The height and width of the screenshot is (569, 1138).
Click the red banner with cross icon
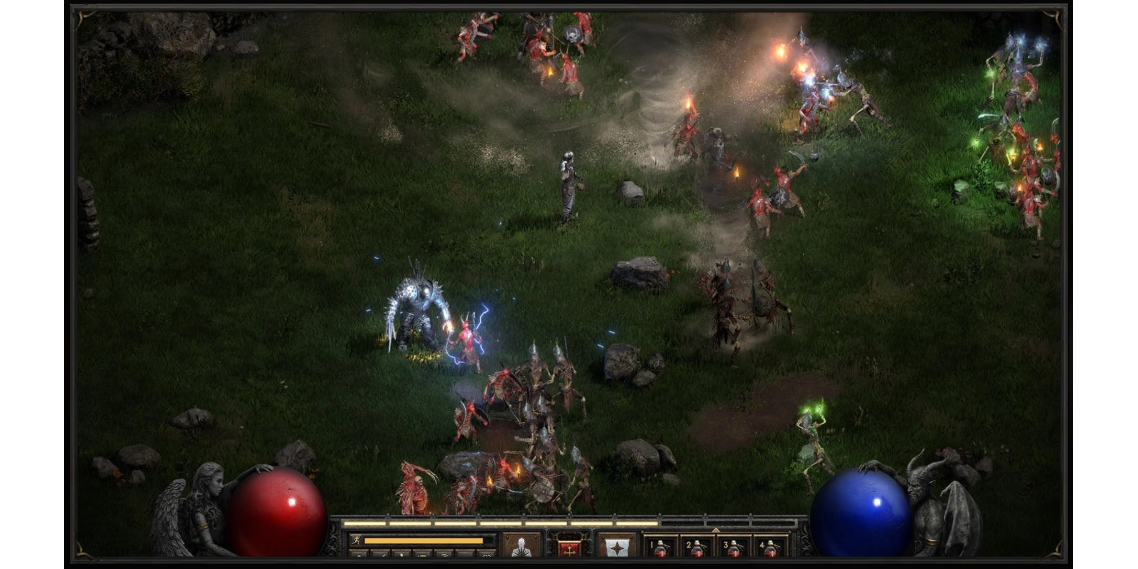[570, 546]
